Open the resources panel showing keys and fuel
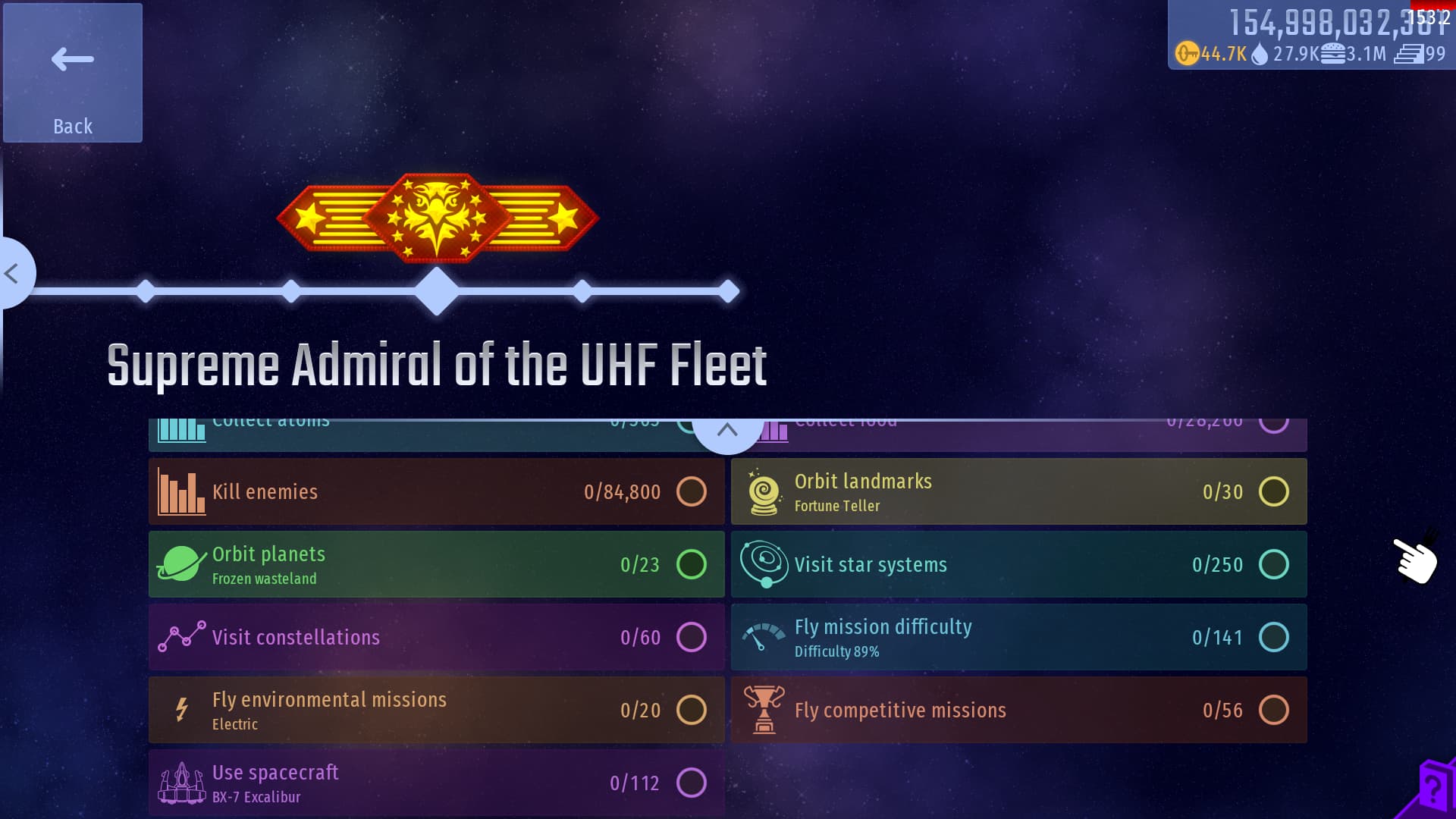This screenshot has height=819, width=1456. tap(1310, 36)
